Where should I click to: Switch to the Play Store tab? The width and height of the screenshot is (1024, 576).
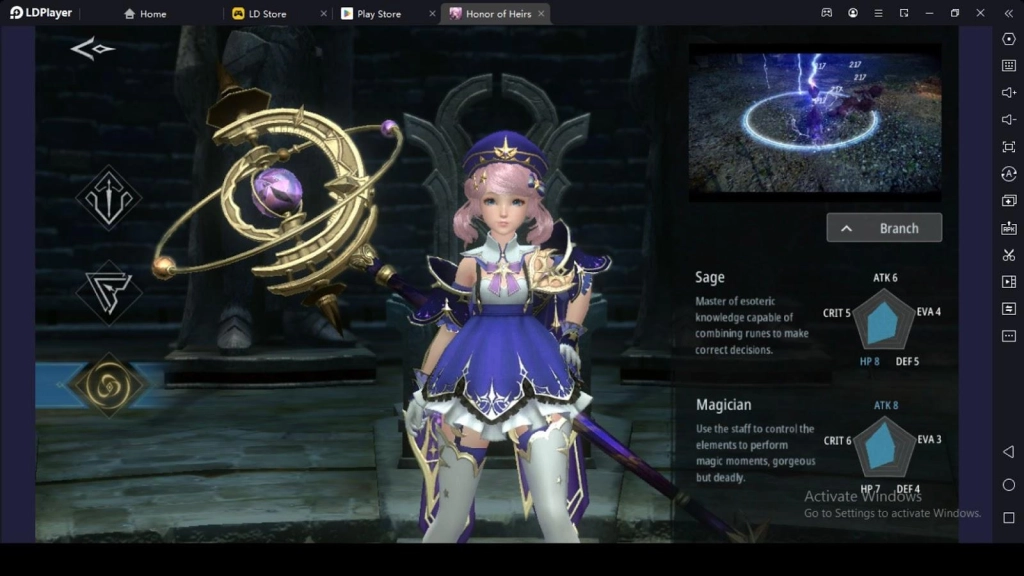click(378, 14)
